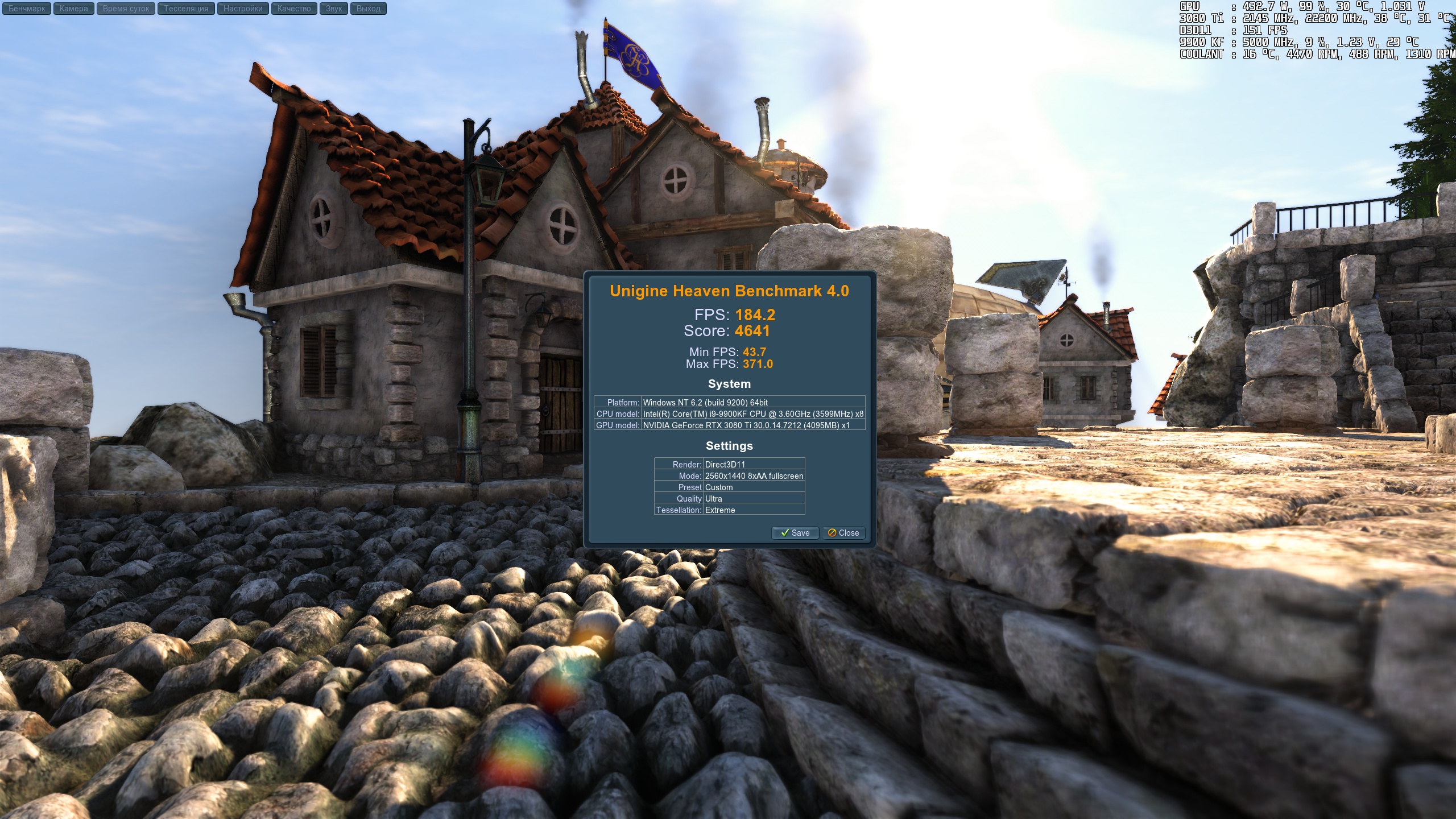1456x819 pixels.
Task: Choose the Качество menu button
Action: tap(294, 9)
